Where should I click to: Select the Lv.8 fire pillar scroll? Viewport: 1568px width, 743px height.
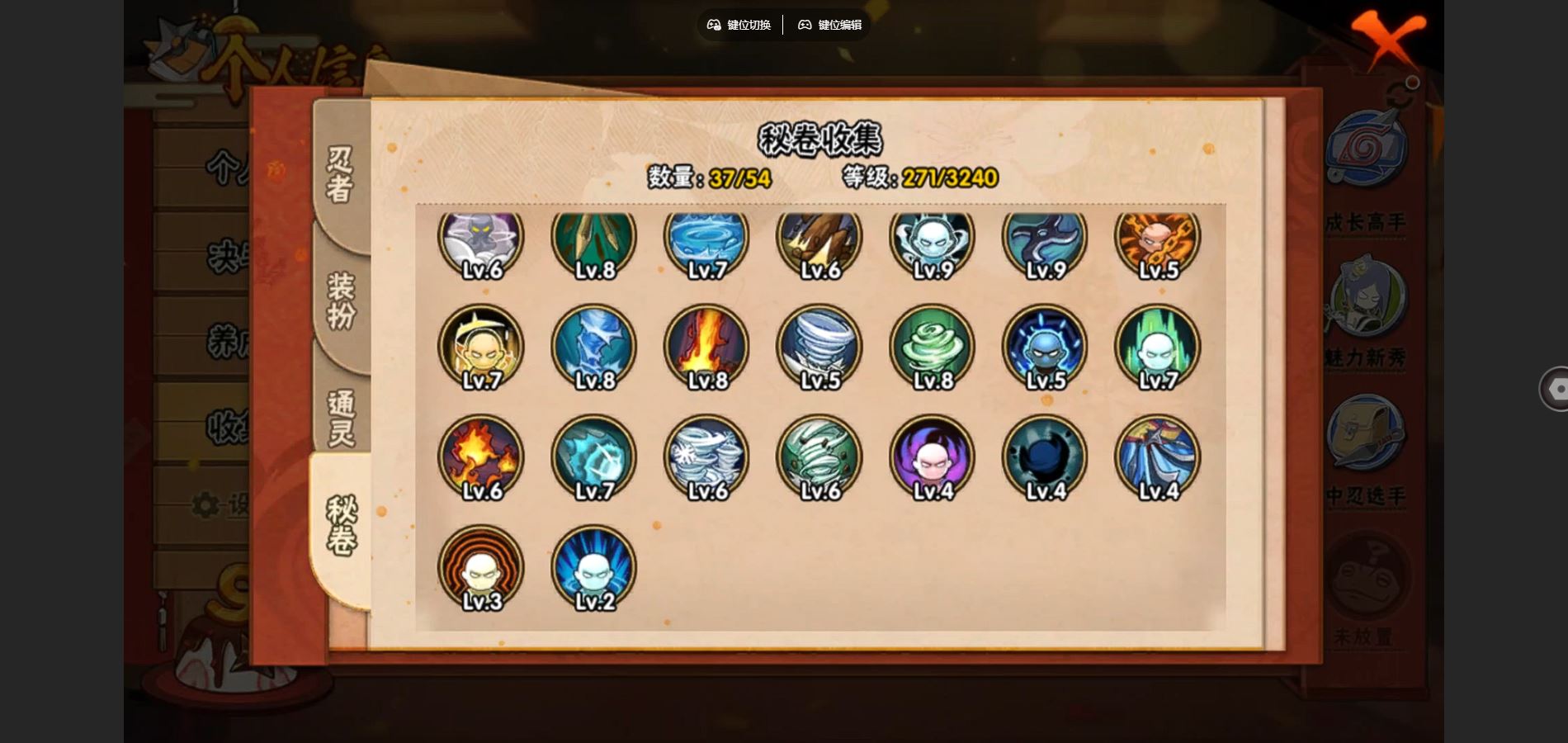click(x=706, y=347)
